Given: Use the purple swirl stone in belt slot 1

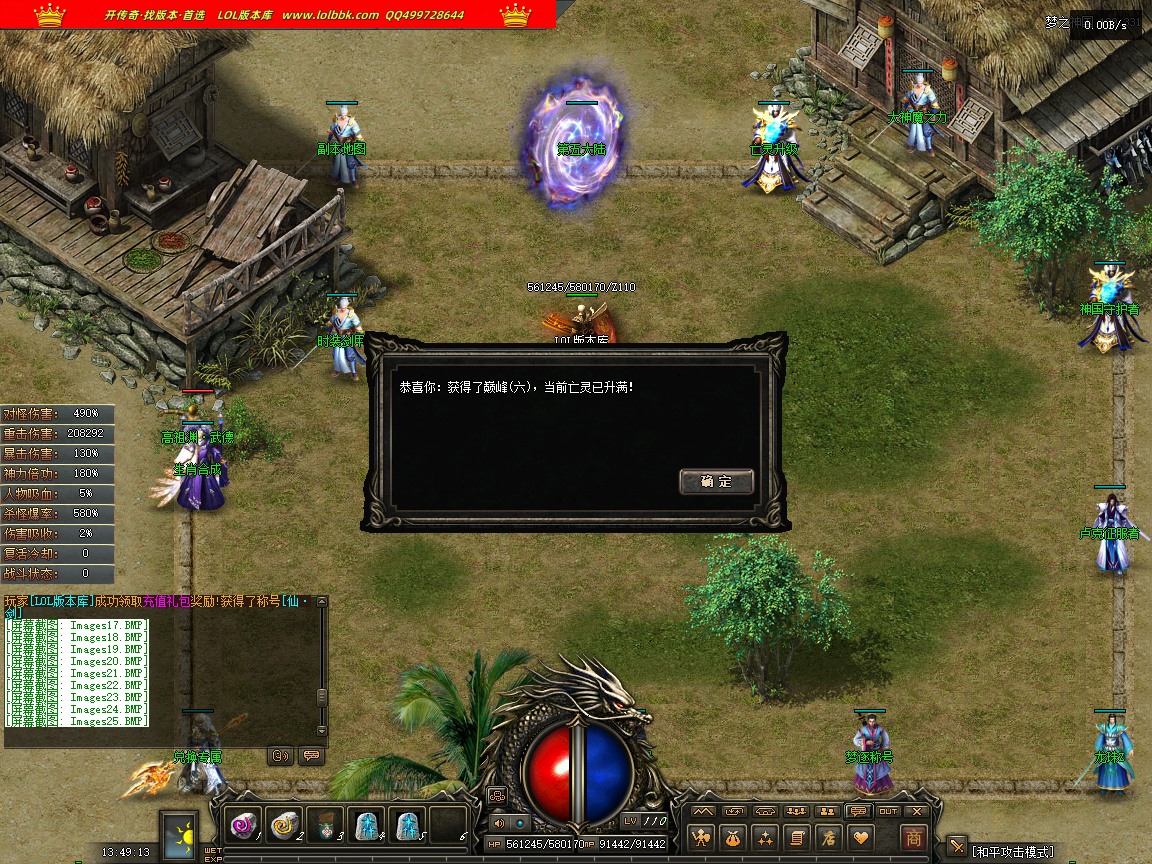Looking at the screenshot, I should (244, 823).
